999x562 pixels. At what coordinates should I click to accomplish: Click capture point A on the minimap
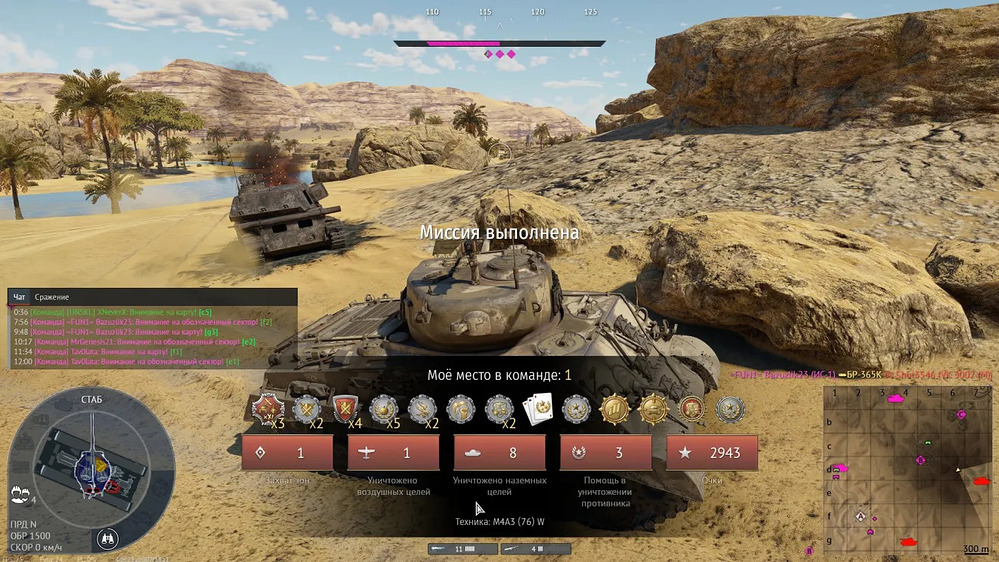(x=861, y=516)
